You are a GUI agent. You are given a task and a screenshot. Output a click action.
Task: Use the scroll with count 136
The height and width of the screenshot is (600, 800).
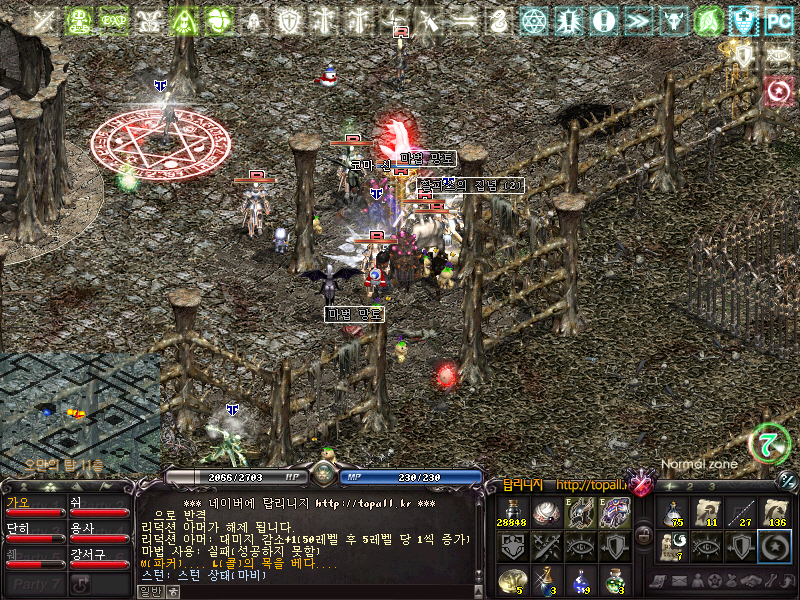[774, 513]
